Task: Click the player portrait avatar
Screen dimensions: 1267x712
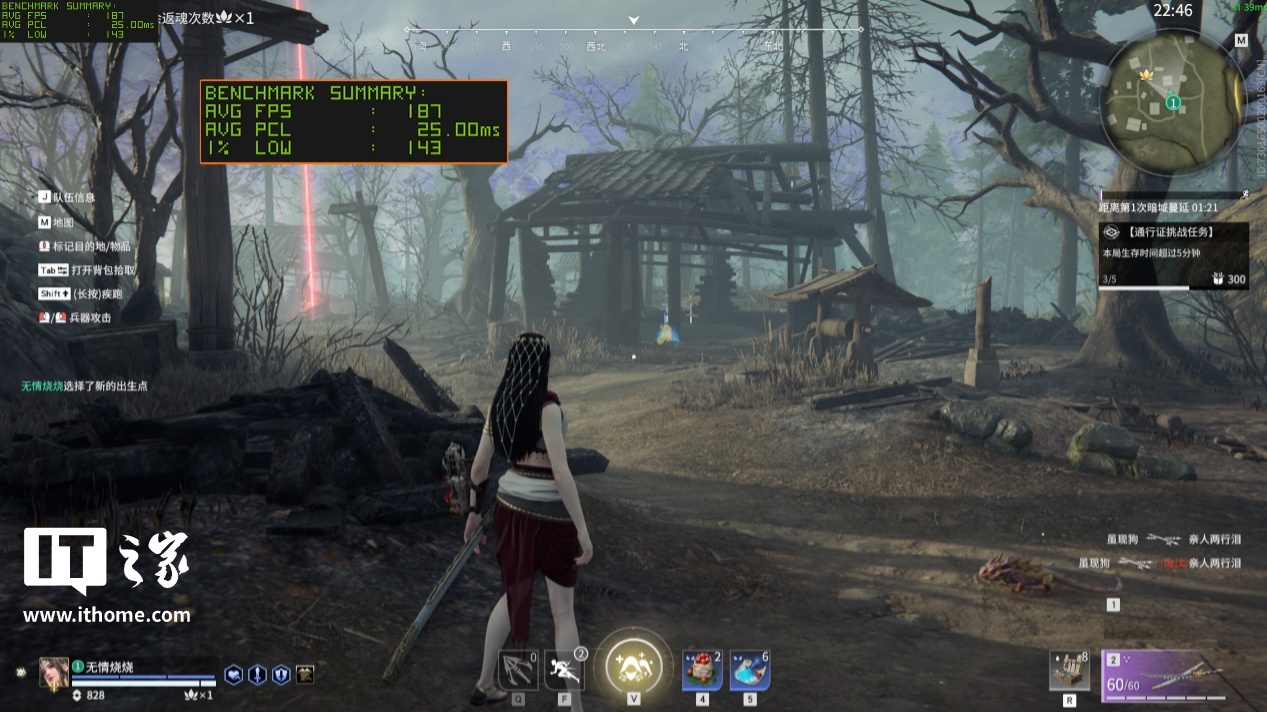Action: 54,673
